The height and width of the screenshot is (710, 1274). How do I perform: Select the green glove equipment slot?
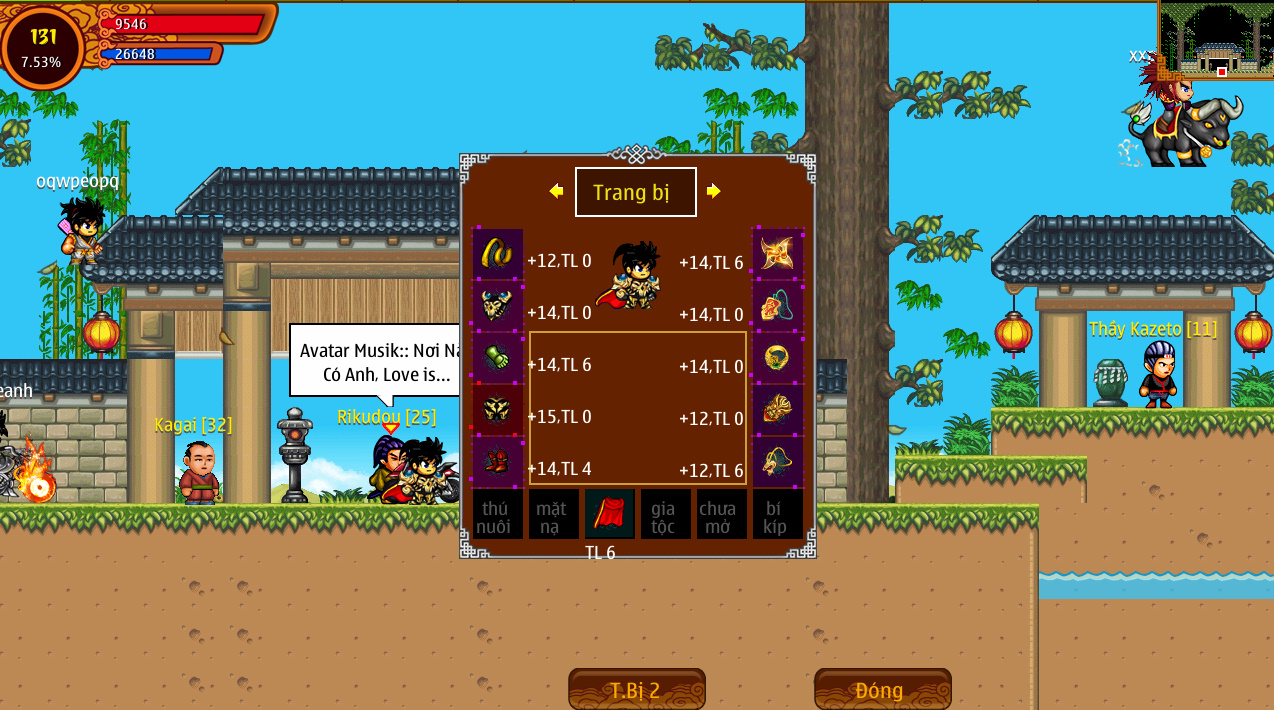[497, 357]
